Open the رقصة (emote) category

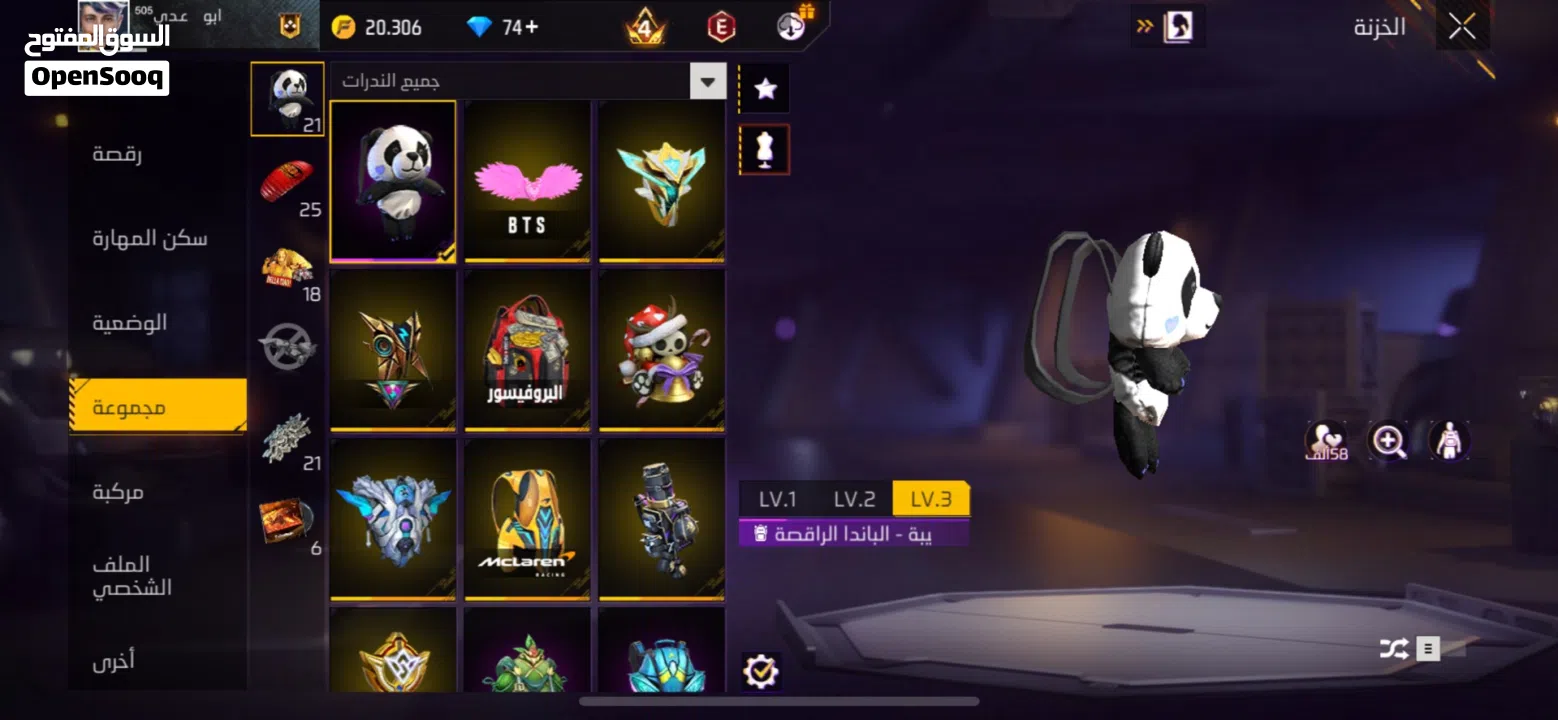(x=117, y=155)
